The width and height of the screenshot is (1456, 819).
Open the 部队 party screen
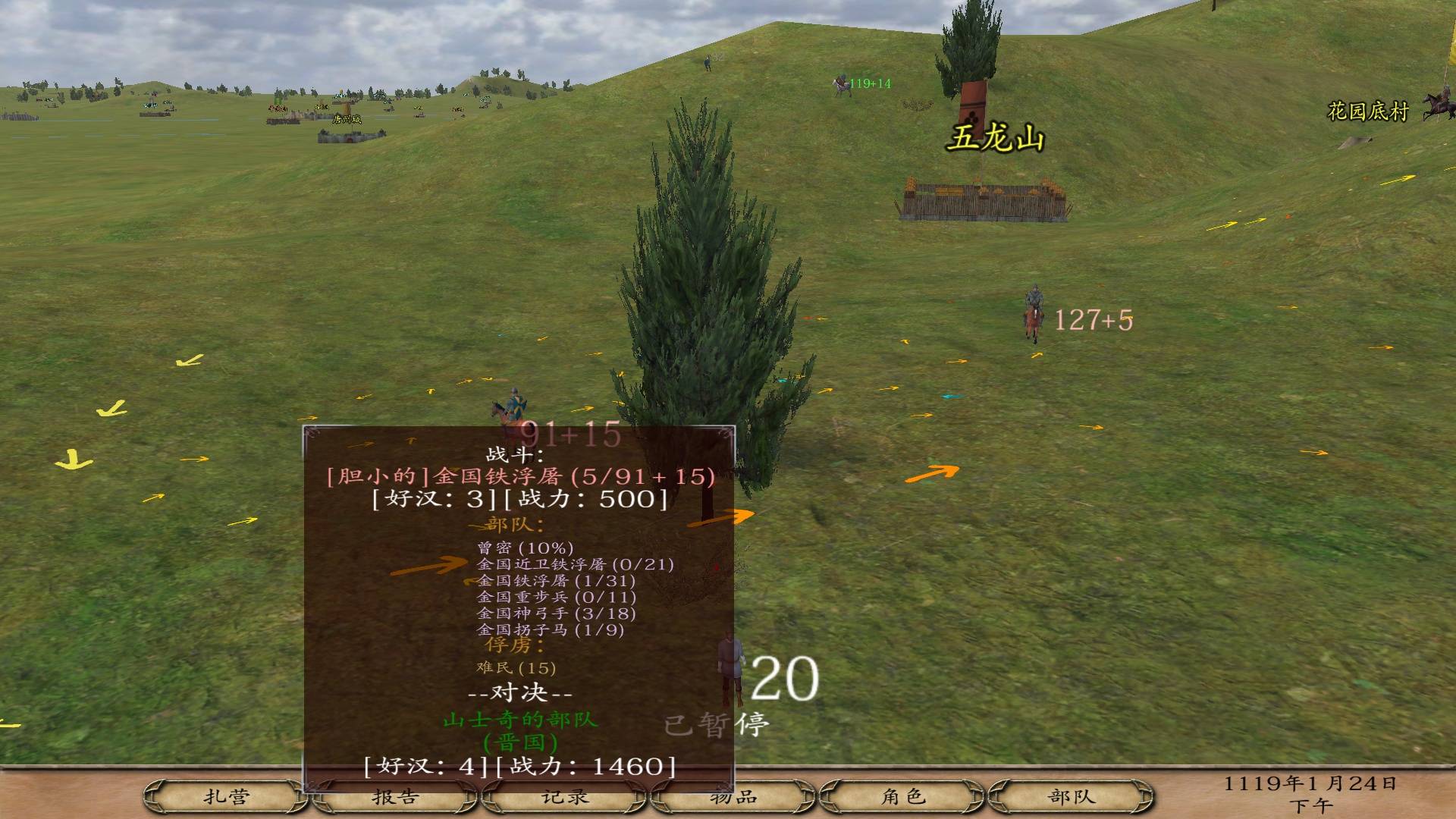pos(1072,797)
